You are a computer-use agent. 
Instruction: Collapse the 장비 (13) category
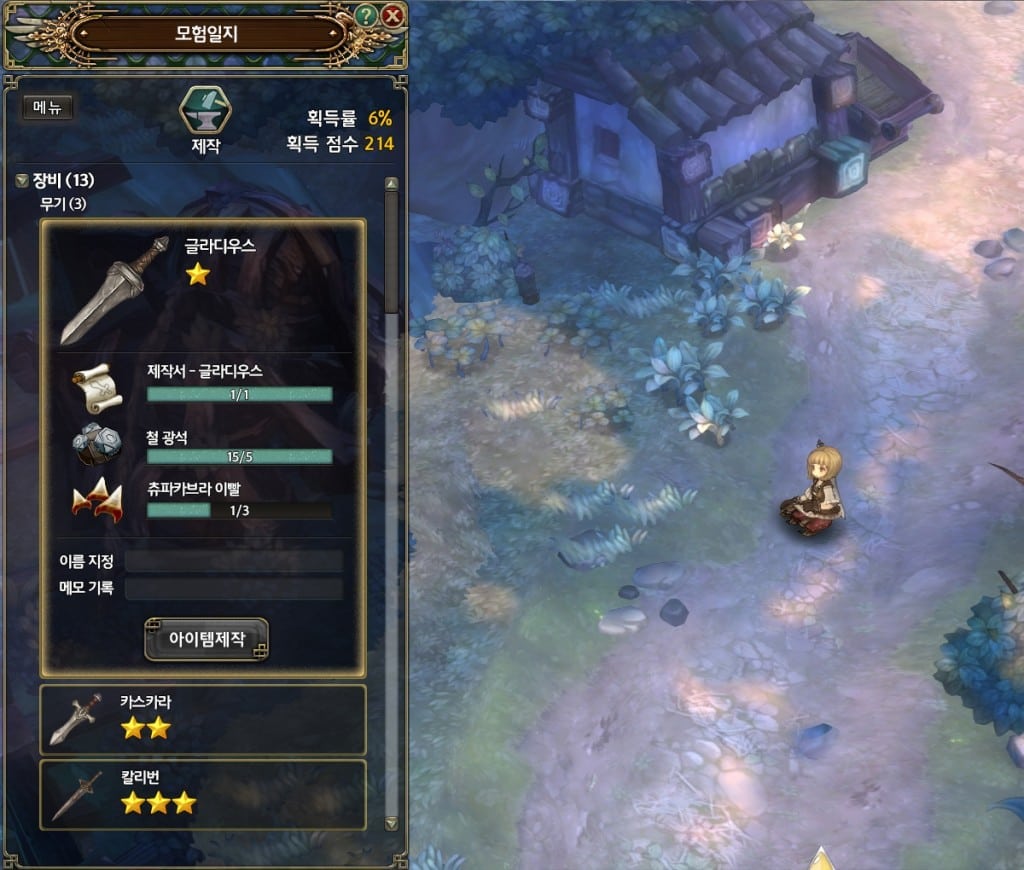(22, 181)
